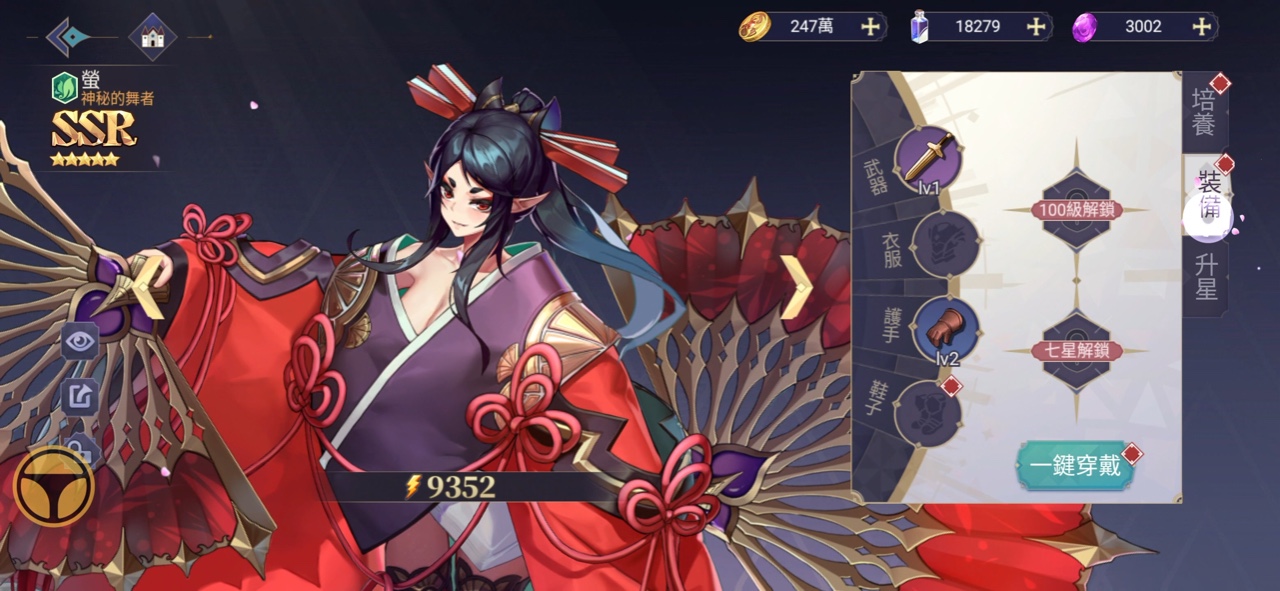Return home via the castle icon
The height and width of the screenshot is (591, 1280).
coord(153,38)
